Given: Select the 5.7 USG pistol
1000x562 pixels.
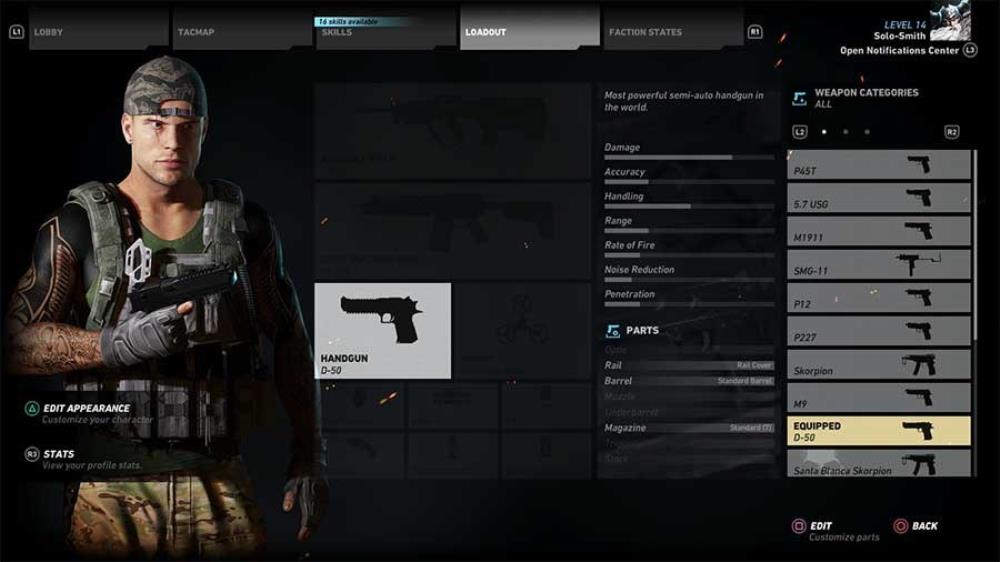Looking at the screenshot, I should tap(878, 199).
